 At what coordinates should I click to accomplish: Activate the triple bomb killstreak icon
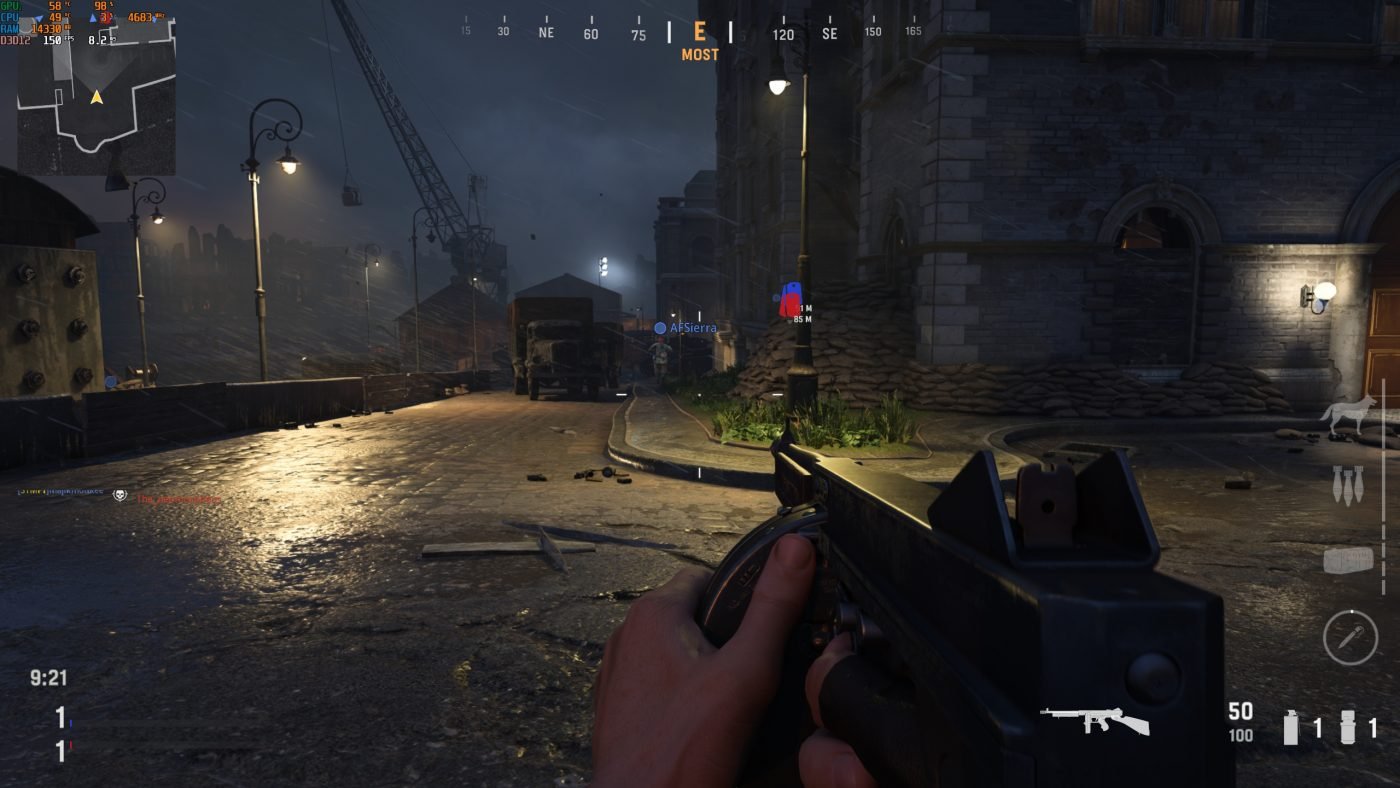1347,485
